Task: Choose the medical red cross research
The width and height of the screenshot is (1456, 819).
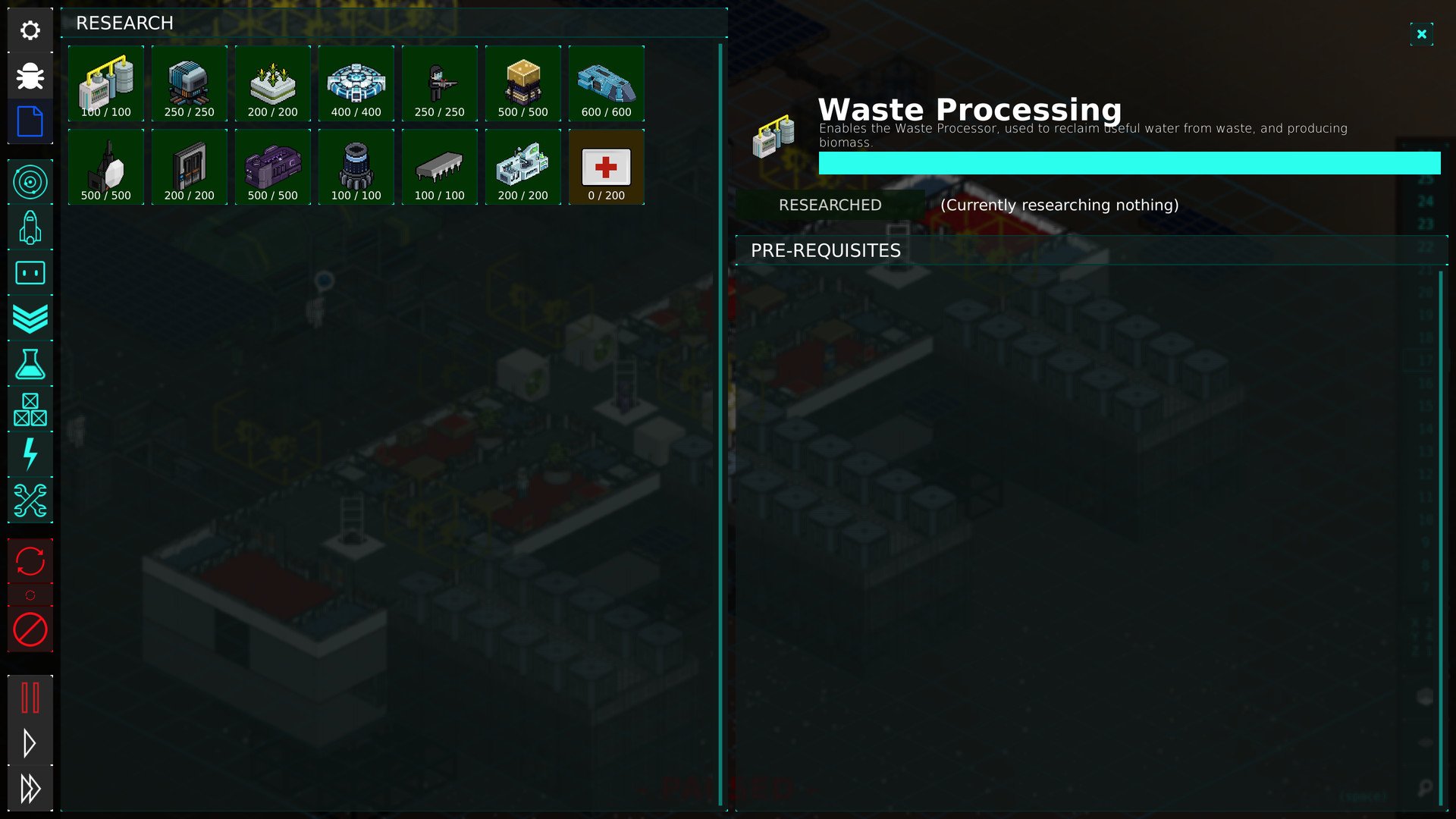Action: click(606, 167)
